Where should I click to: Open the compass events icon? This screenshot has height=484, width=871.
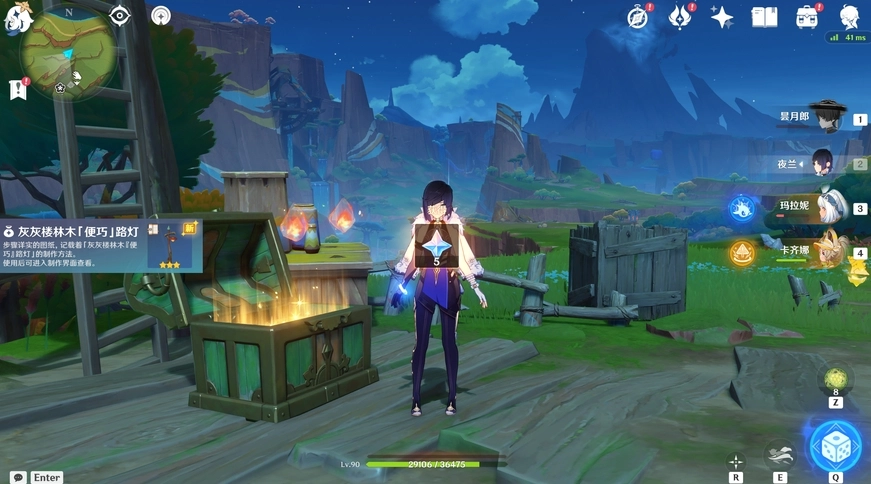[x=638, y=16]
